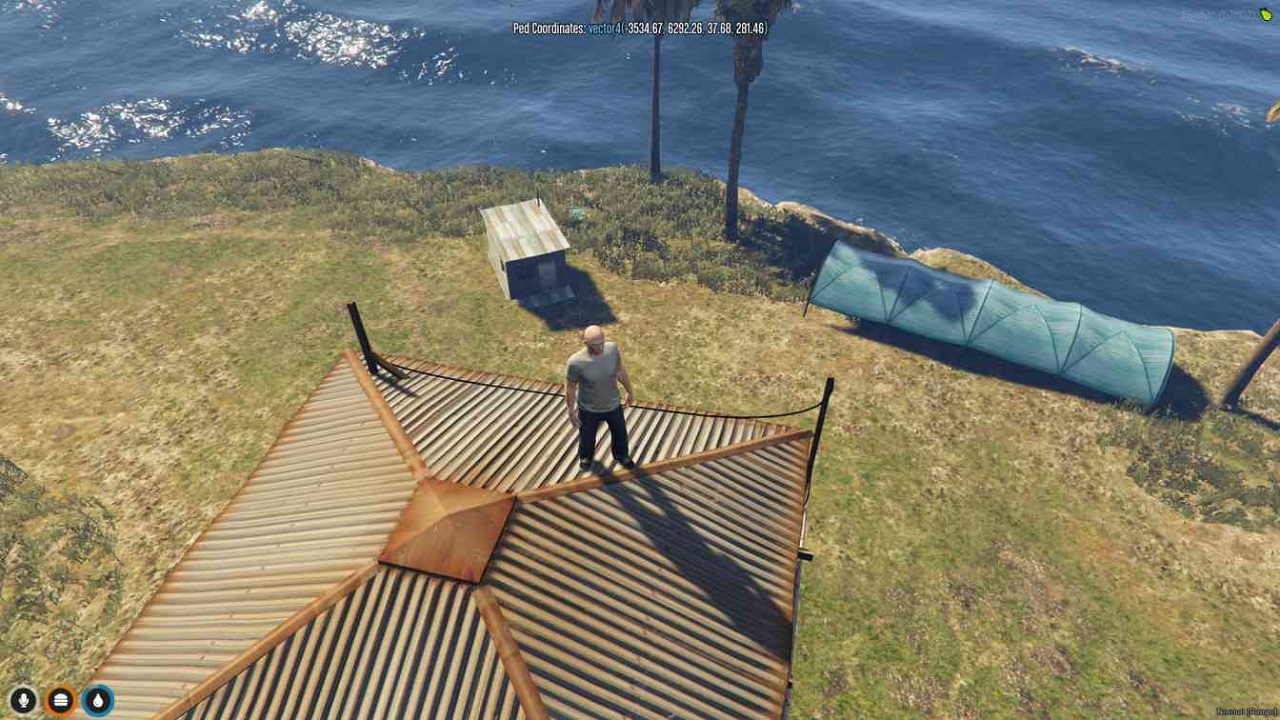This screenshot has width=1280, height=720.
Task: Click the green leaf emblem top-right
Action: tap(1264, 13)
